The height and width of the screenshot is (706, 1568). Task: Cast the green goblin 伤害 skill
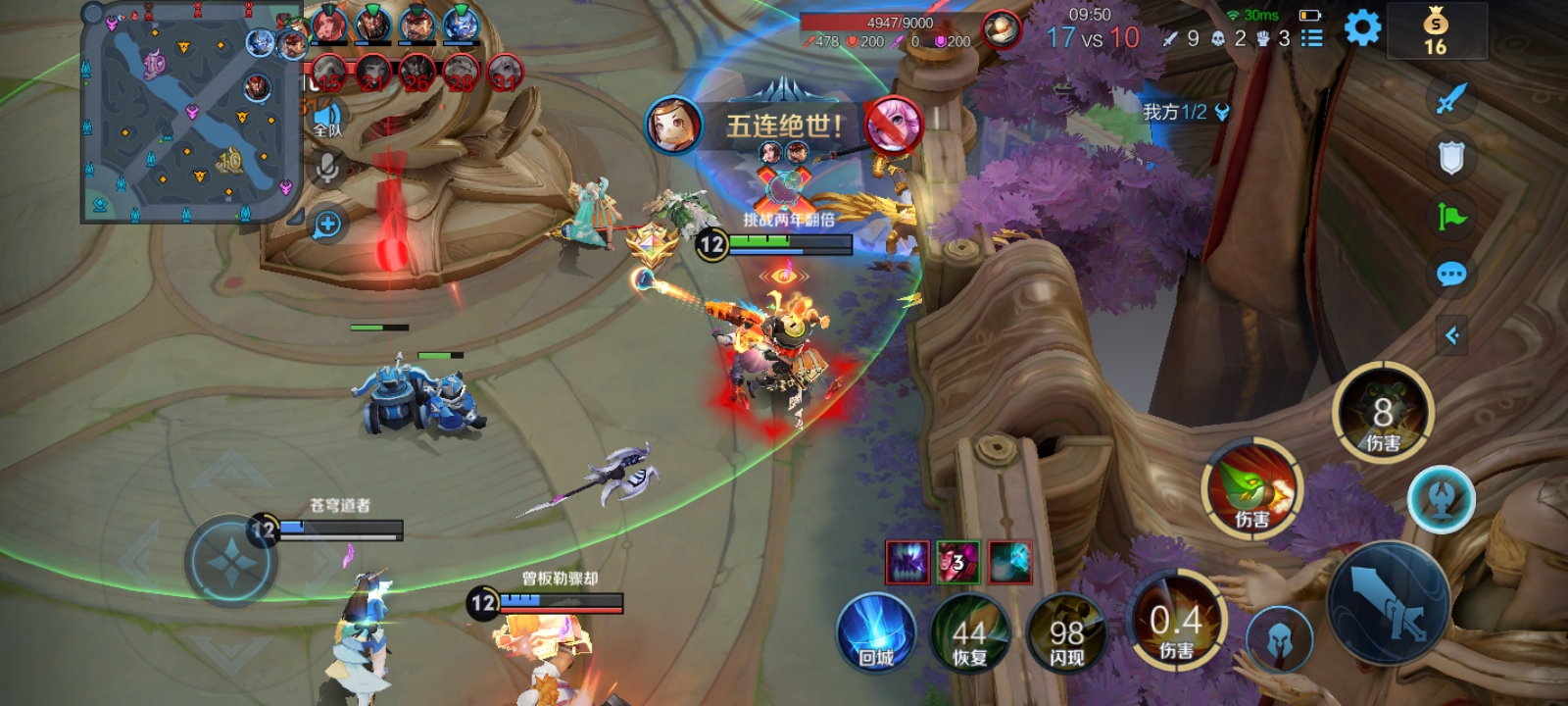point(1251,489)
